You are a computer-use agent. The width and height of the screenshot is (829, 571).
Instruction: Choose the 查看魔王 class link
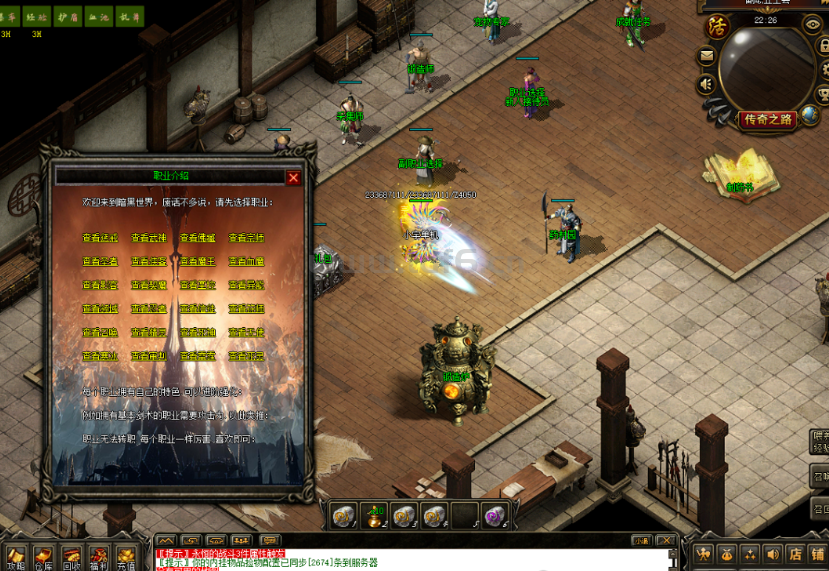[x=197, y=262]
